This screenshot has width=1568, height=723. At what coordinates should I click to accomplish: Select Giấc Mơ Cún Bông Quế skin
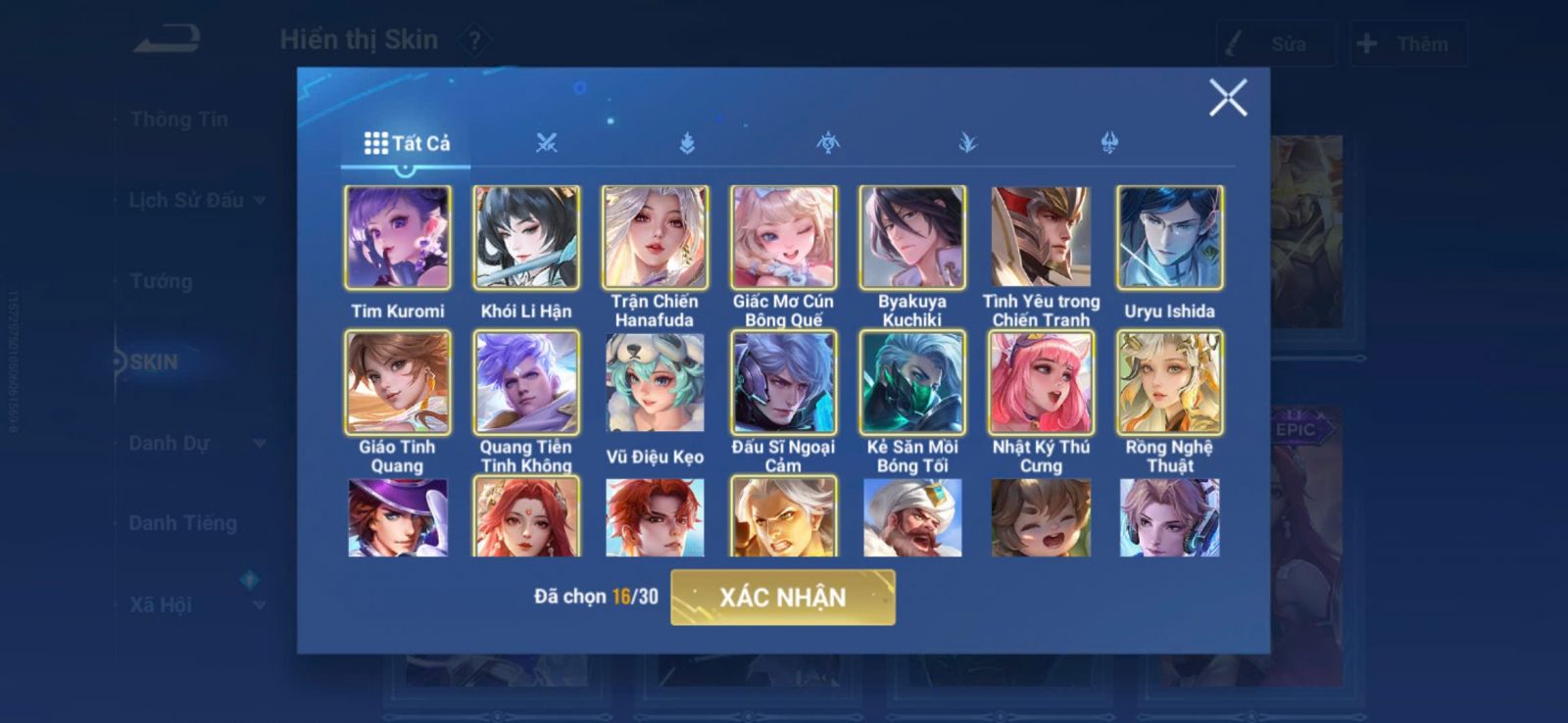(783, 238)
